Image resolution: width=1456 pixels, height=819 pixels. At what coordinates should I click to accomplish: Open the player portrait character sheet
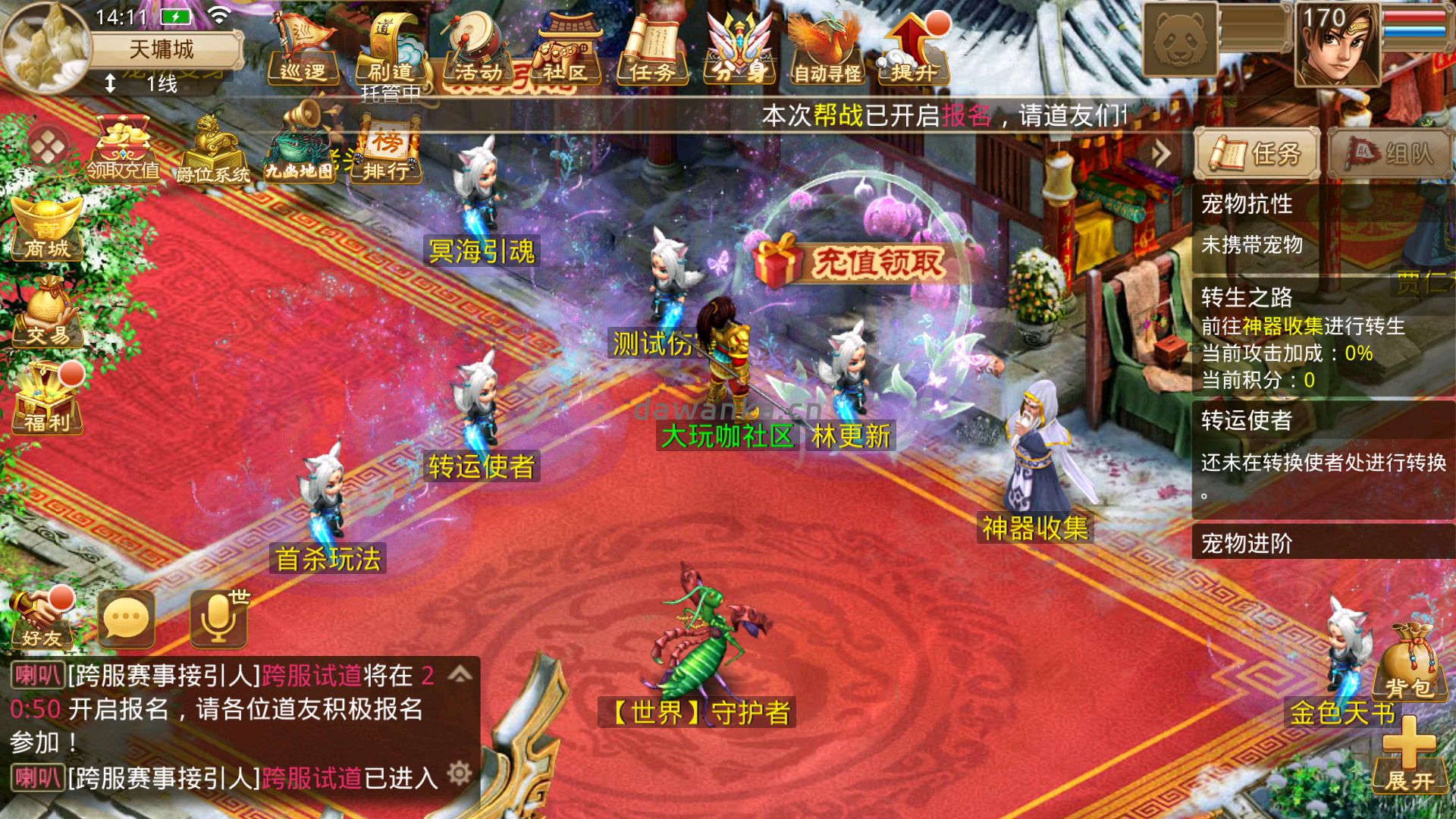click(x=1336, y=44)
